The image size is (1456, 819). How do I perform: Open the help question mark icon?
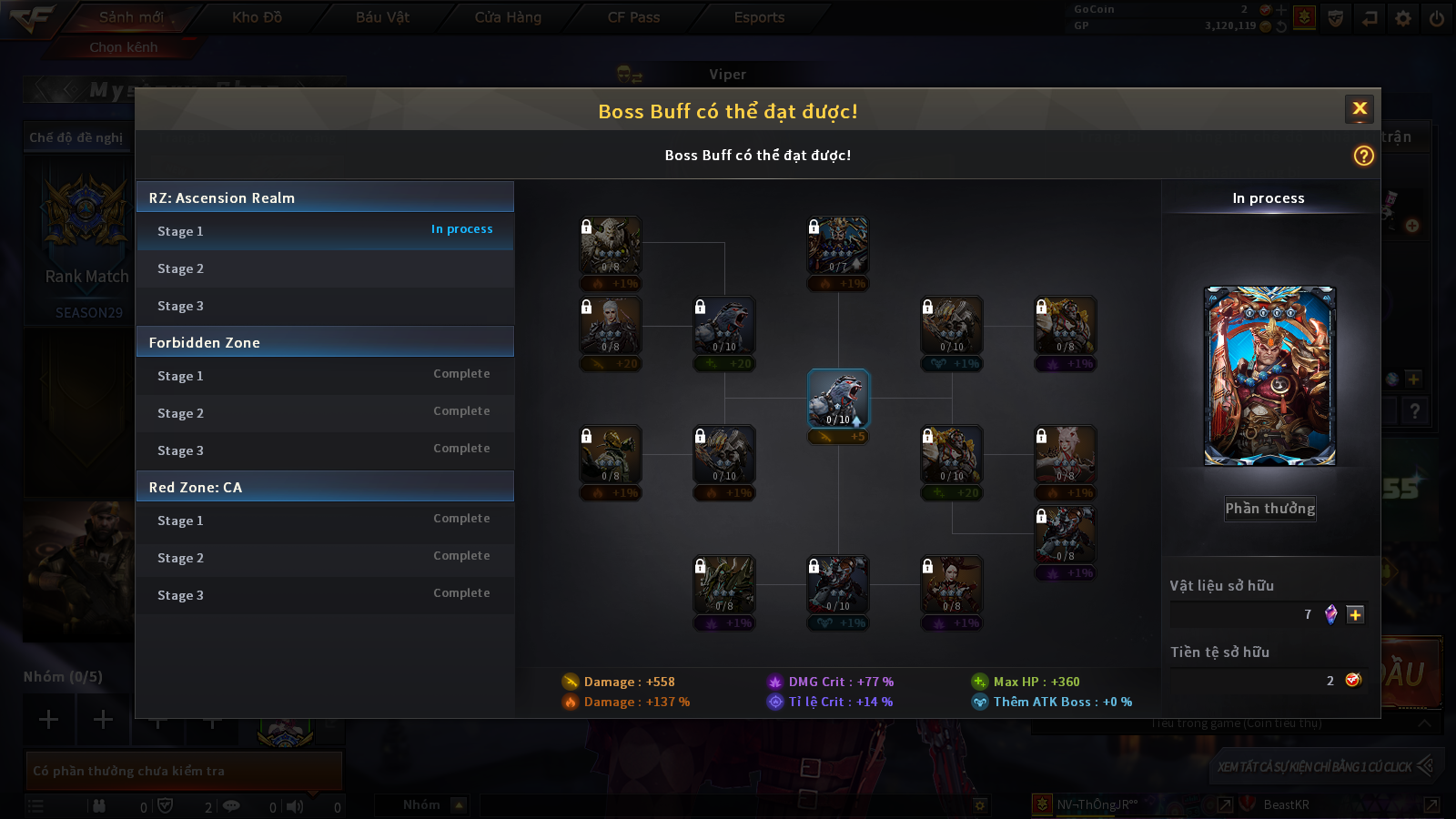(1363, 156)
